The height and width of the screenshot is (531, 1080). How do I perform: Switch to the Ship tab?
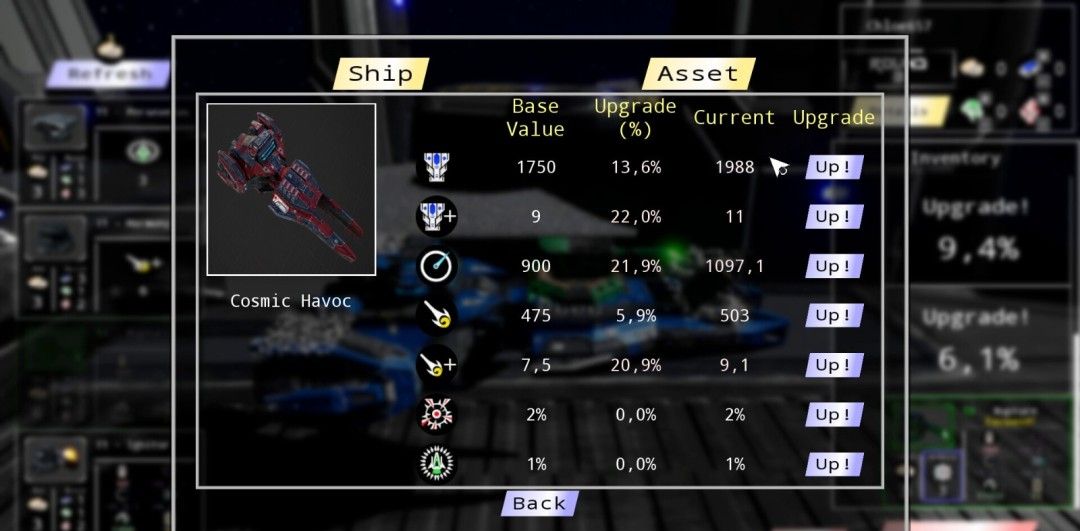(x=380, y=74)
